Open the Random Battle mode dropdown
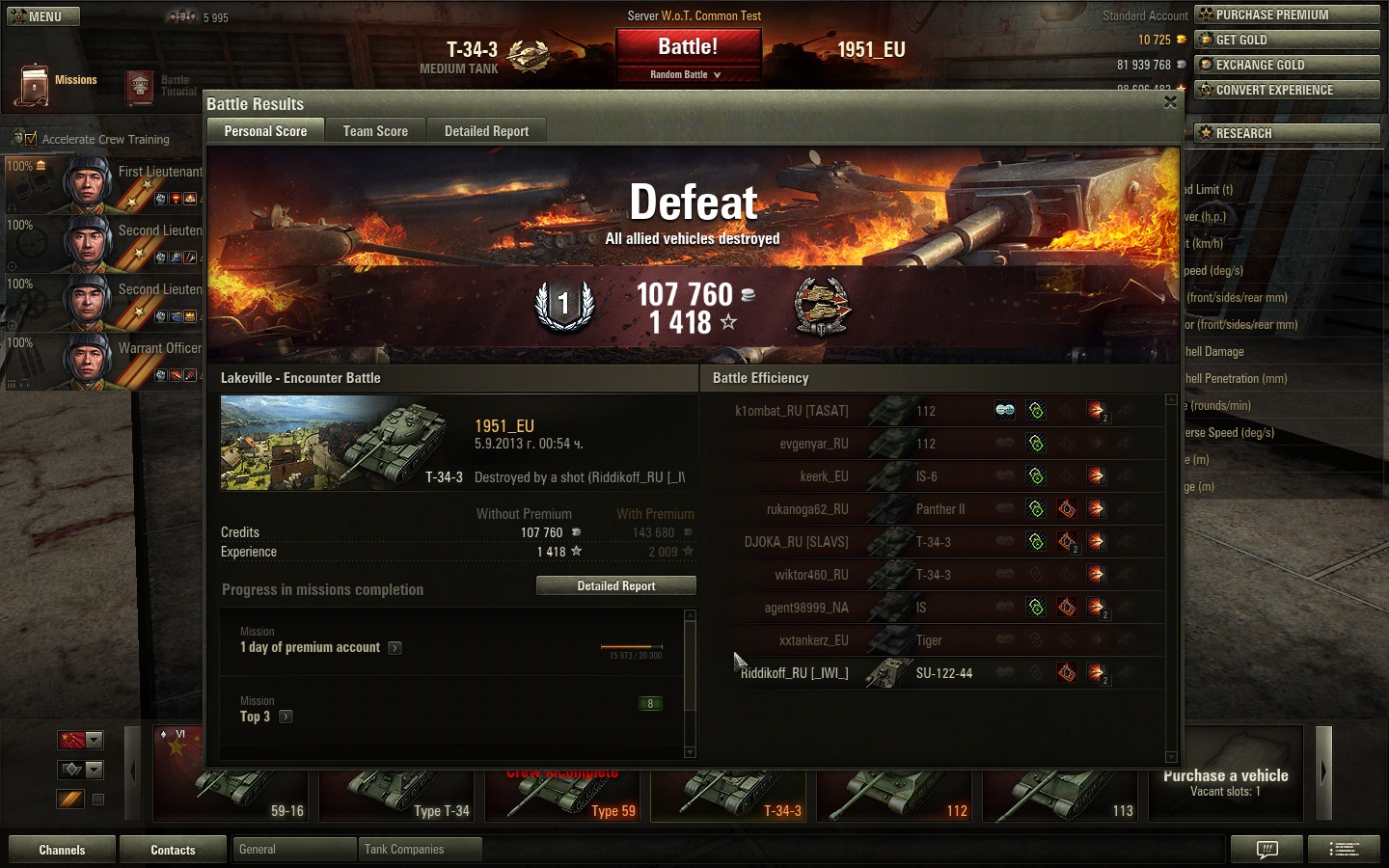1389x868 pixels. tap(686, 74)
